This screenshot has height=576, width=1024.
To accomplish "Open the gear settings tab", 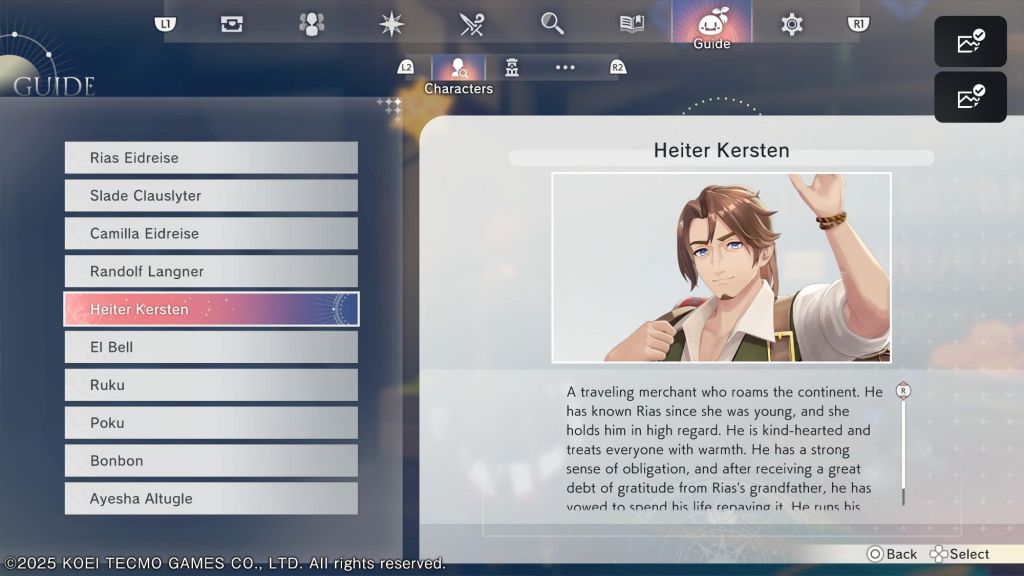I will point(792,24).
